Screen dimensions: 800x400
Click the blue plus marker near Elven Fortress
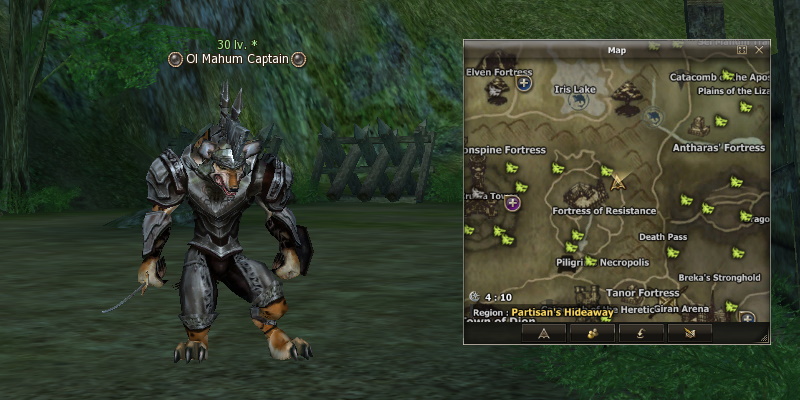pos(524,83)
